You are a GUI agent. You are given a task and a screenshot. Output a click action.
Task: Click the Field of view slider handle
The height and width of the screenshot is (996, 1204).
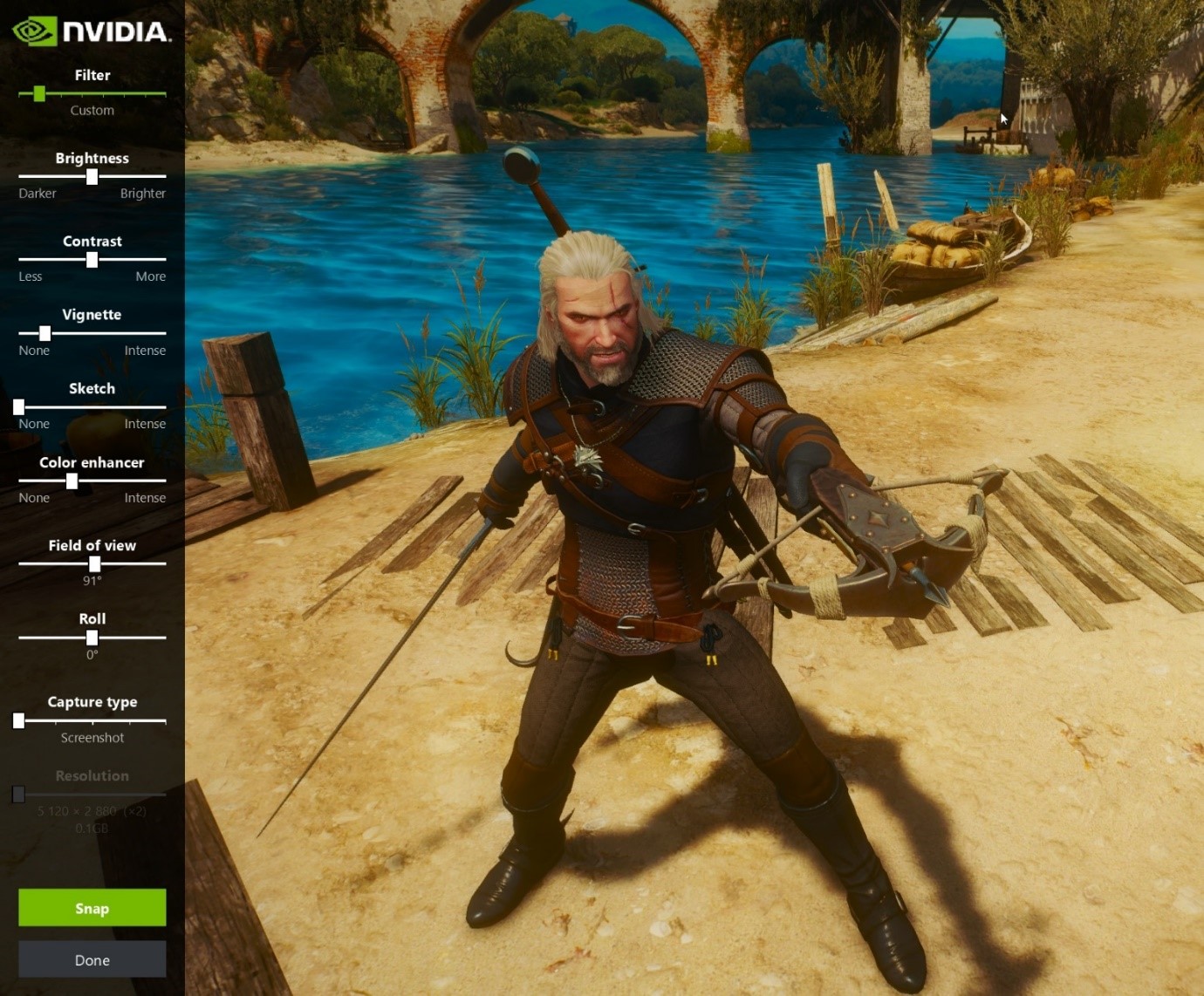(x=94, y=563)
